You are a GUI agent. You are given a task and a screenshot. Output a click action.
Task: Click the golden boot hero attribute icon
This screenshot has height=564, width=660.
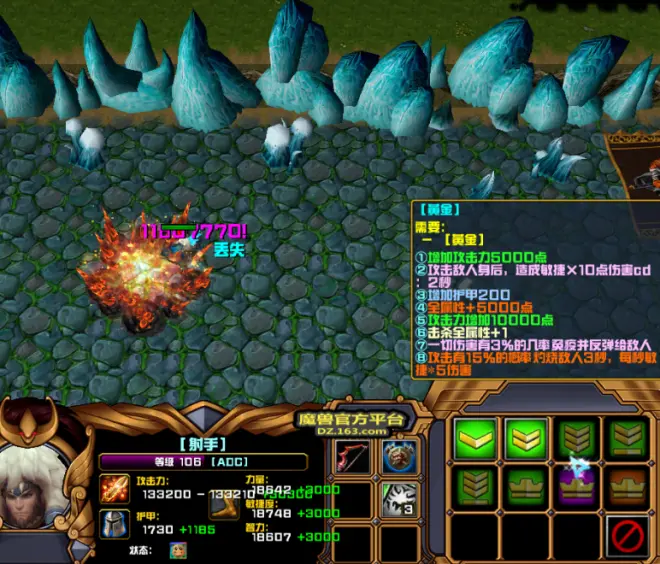coord(222,505)
